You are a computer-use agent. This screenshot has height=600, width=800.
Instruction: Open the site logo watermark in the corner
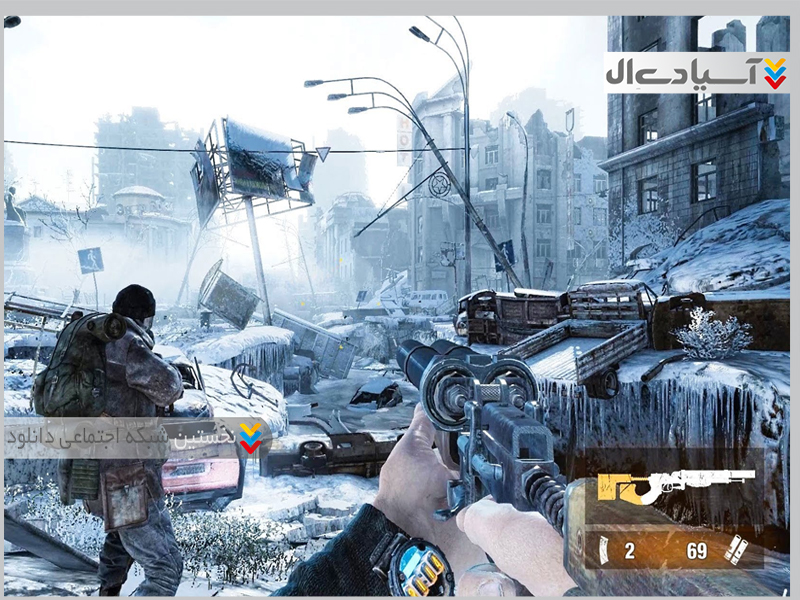[696, 72]
